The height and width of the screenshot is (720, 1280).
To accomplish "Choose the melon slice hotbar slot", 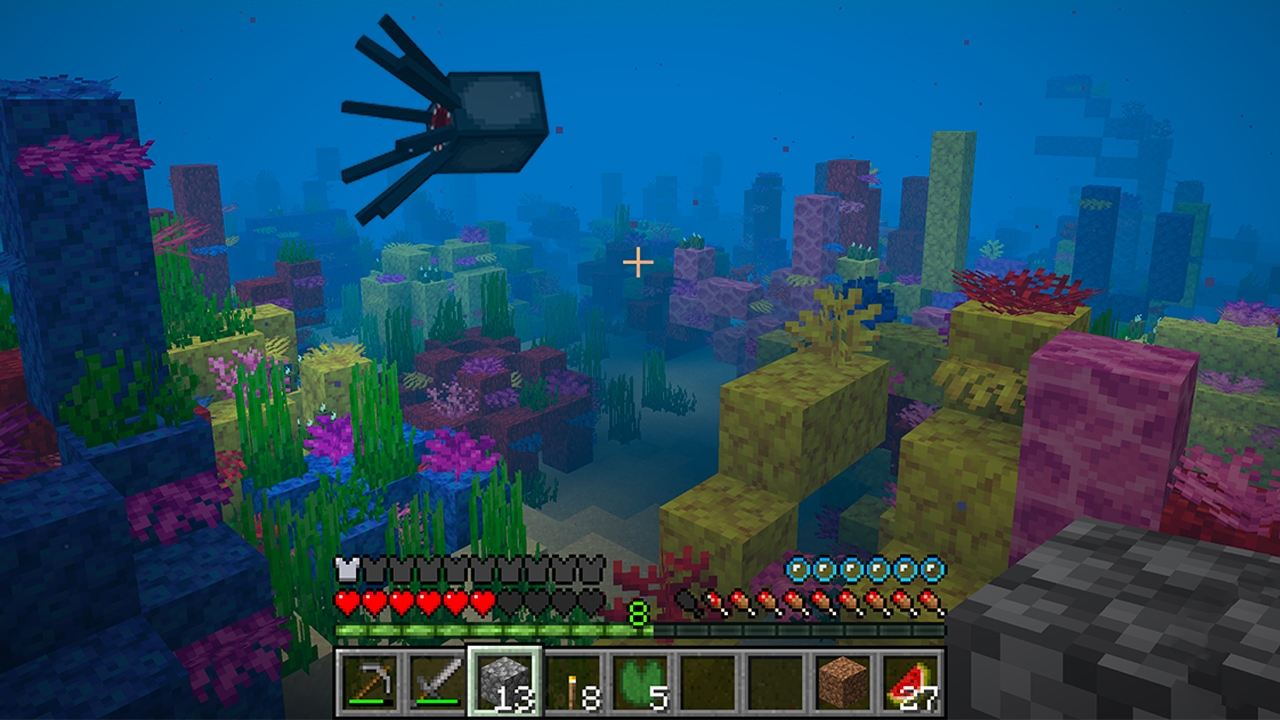I will 911,682.
